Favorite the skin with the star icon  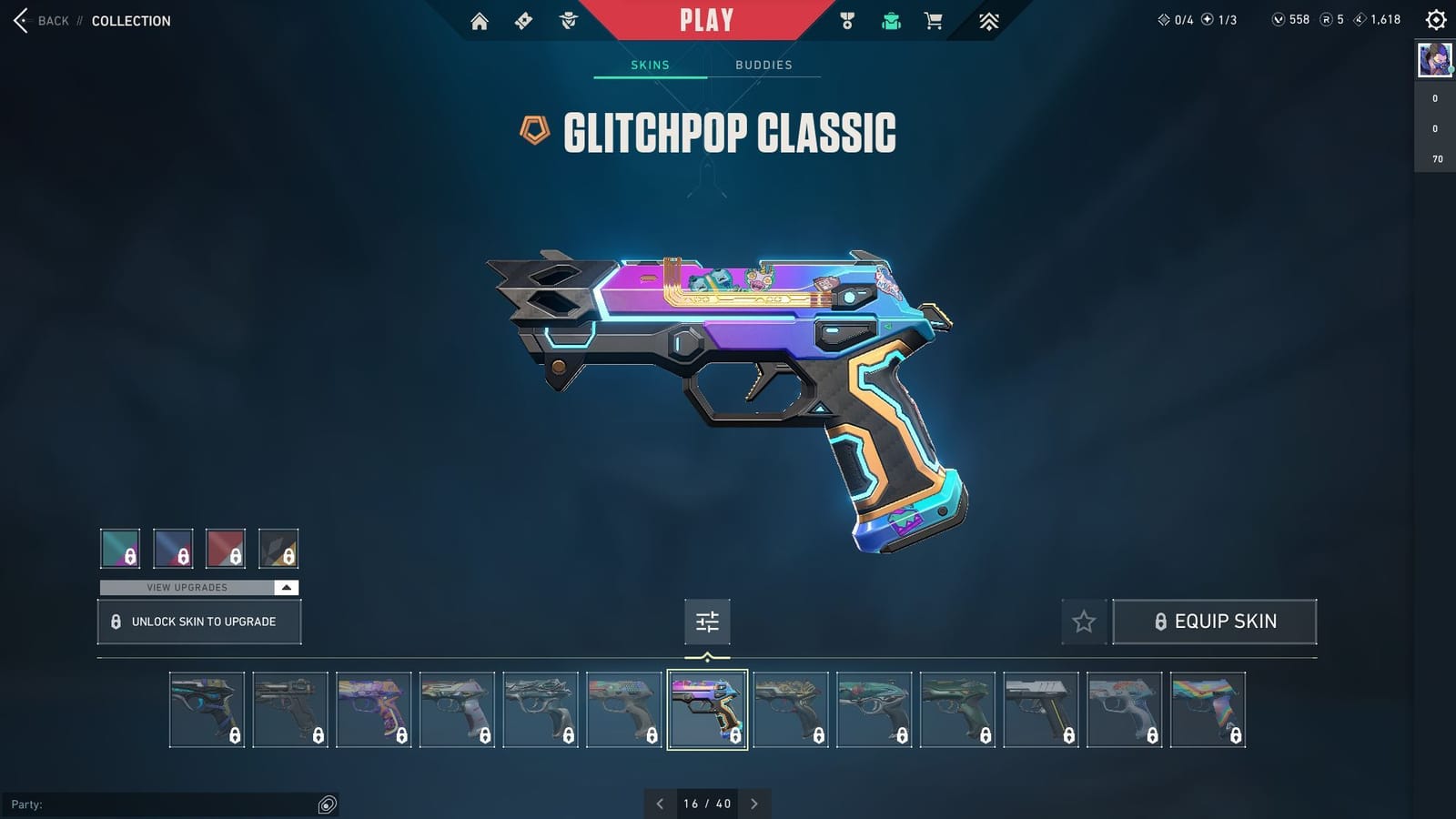tap(1084, 622)
